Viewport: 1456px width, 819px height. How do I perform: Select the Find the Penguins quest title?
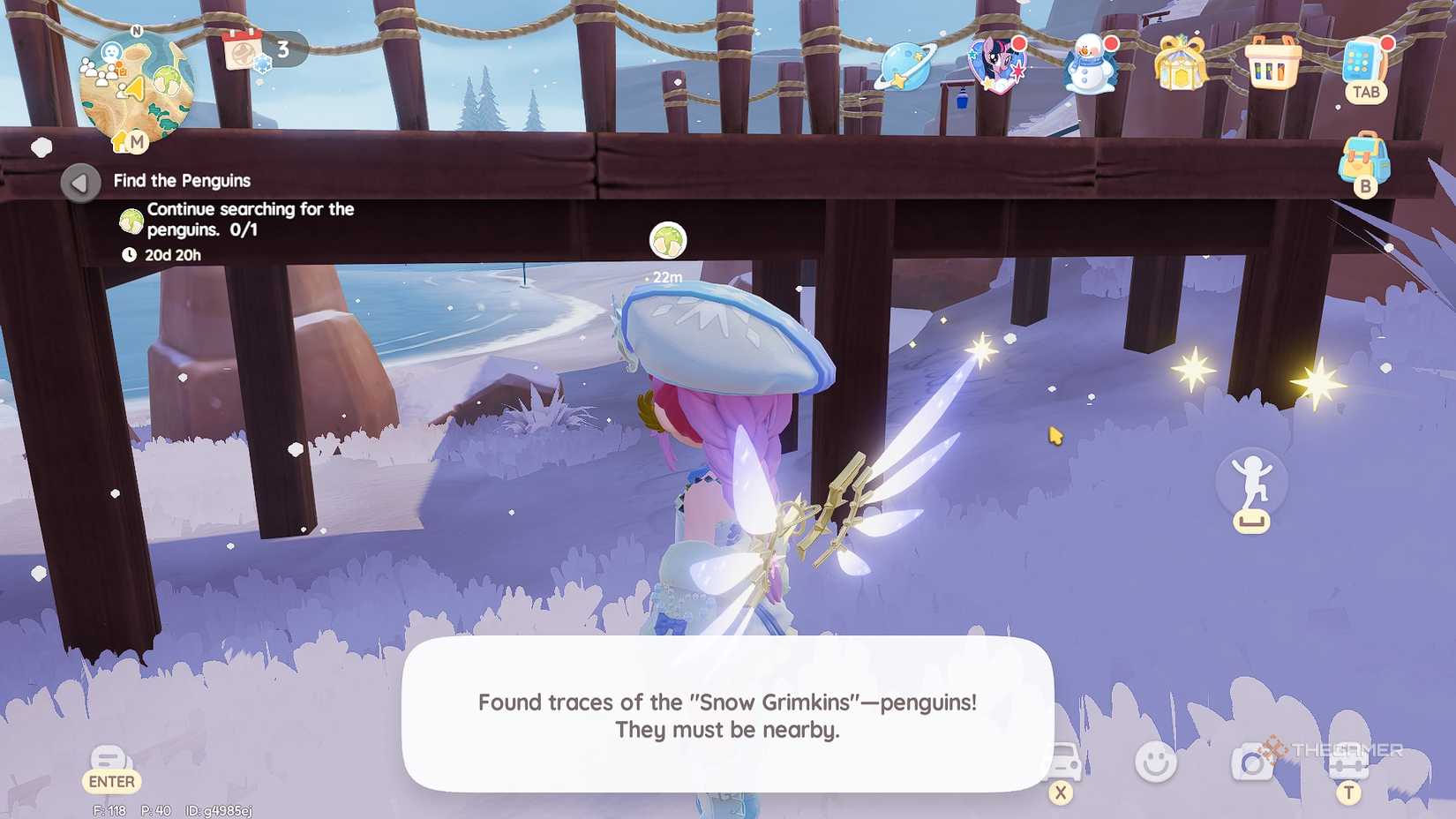click(181, 180)
